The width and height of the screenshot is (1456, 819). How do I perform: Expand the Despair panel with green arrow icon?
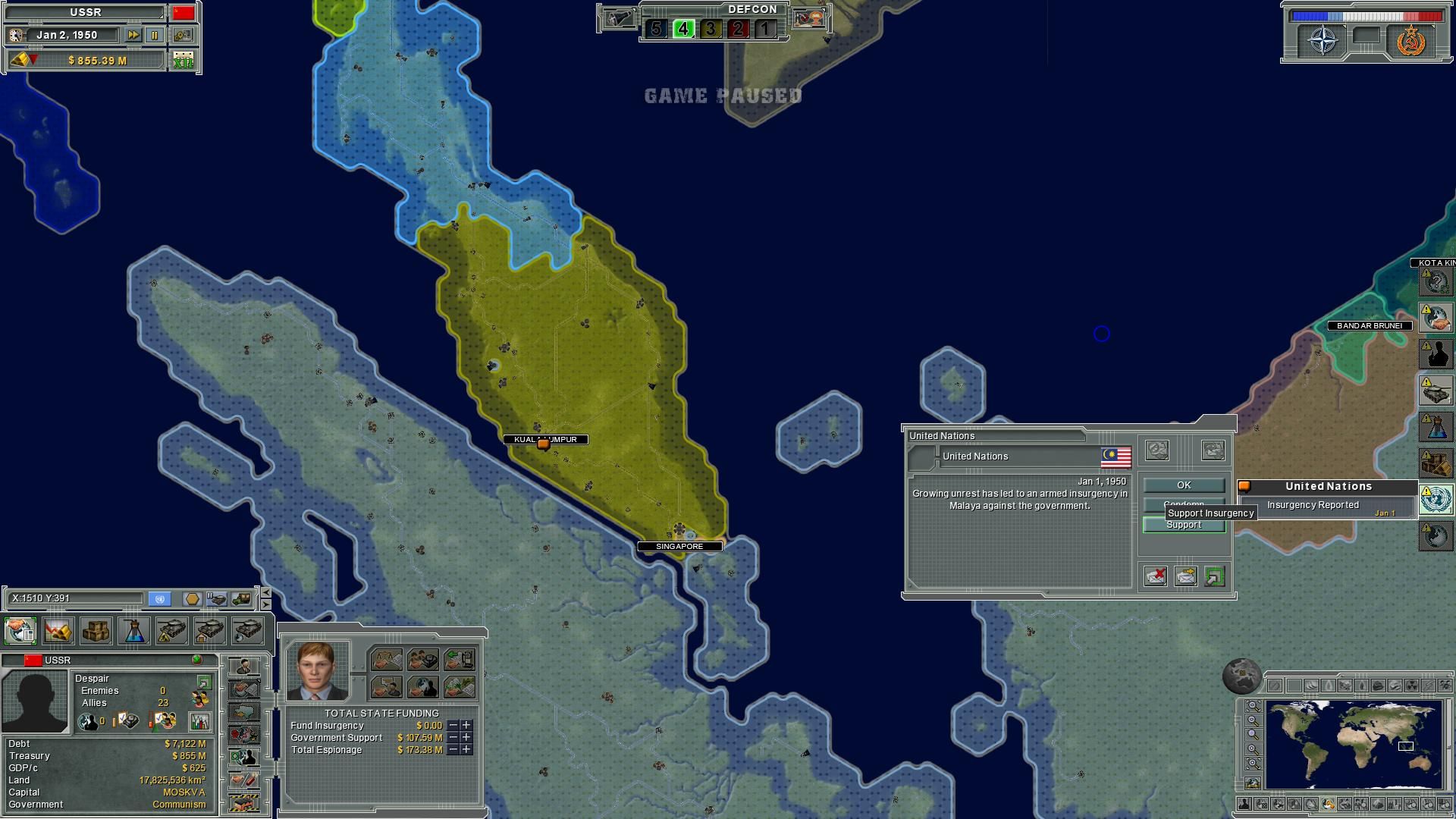tap(203, 682)
